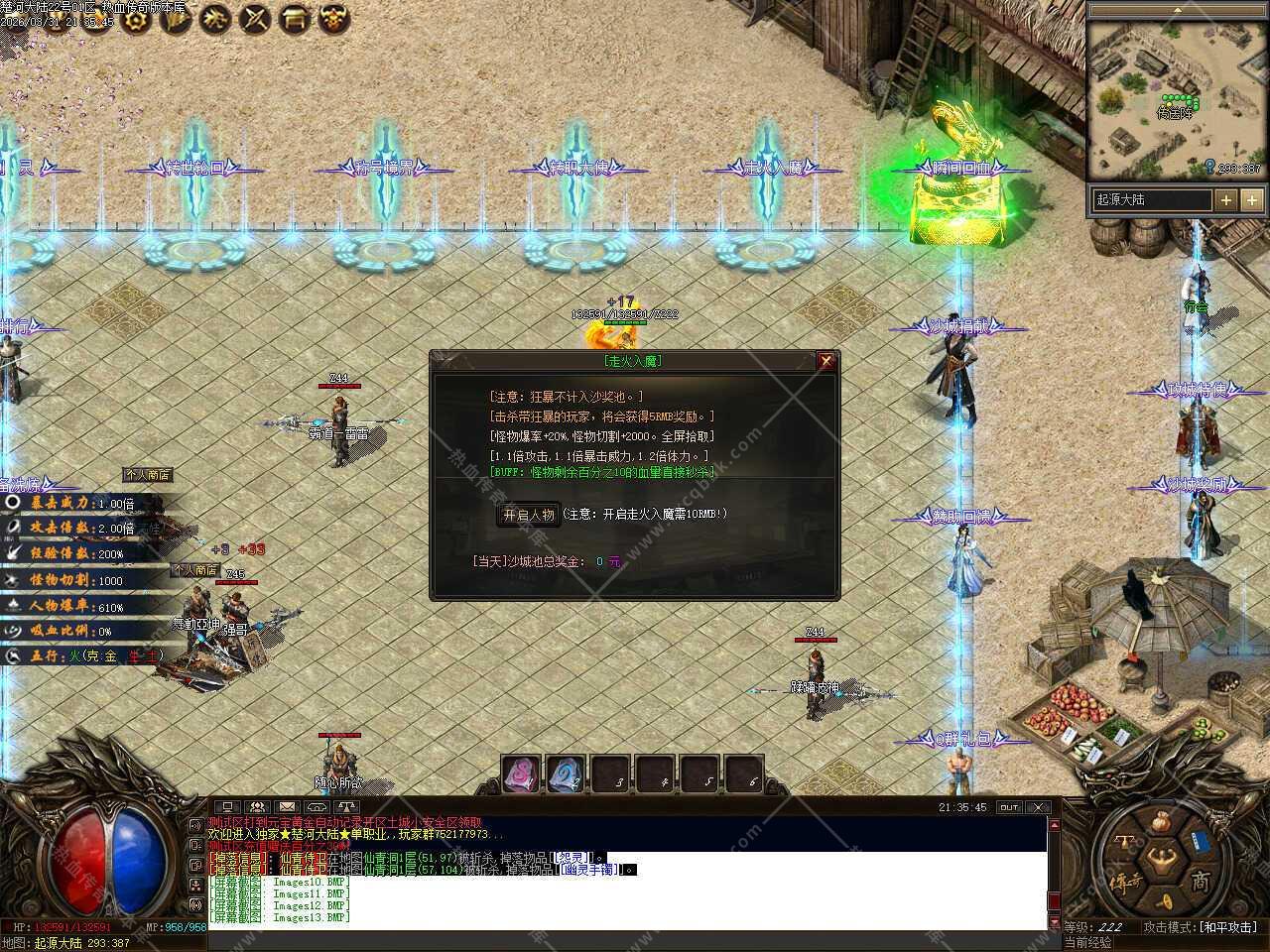Click the horned demon mask icon
Screen dimensions: 1270x952
point(334,18)
